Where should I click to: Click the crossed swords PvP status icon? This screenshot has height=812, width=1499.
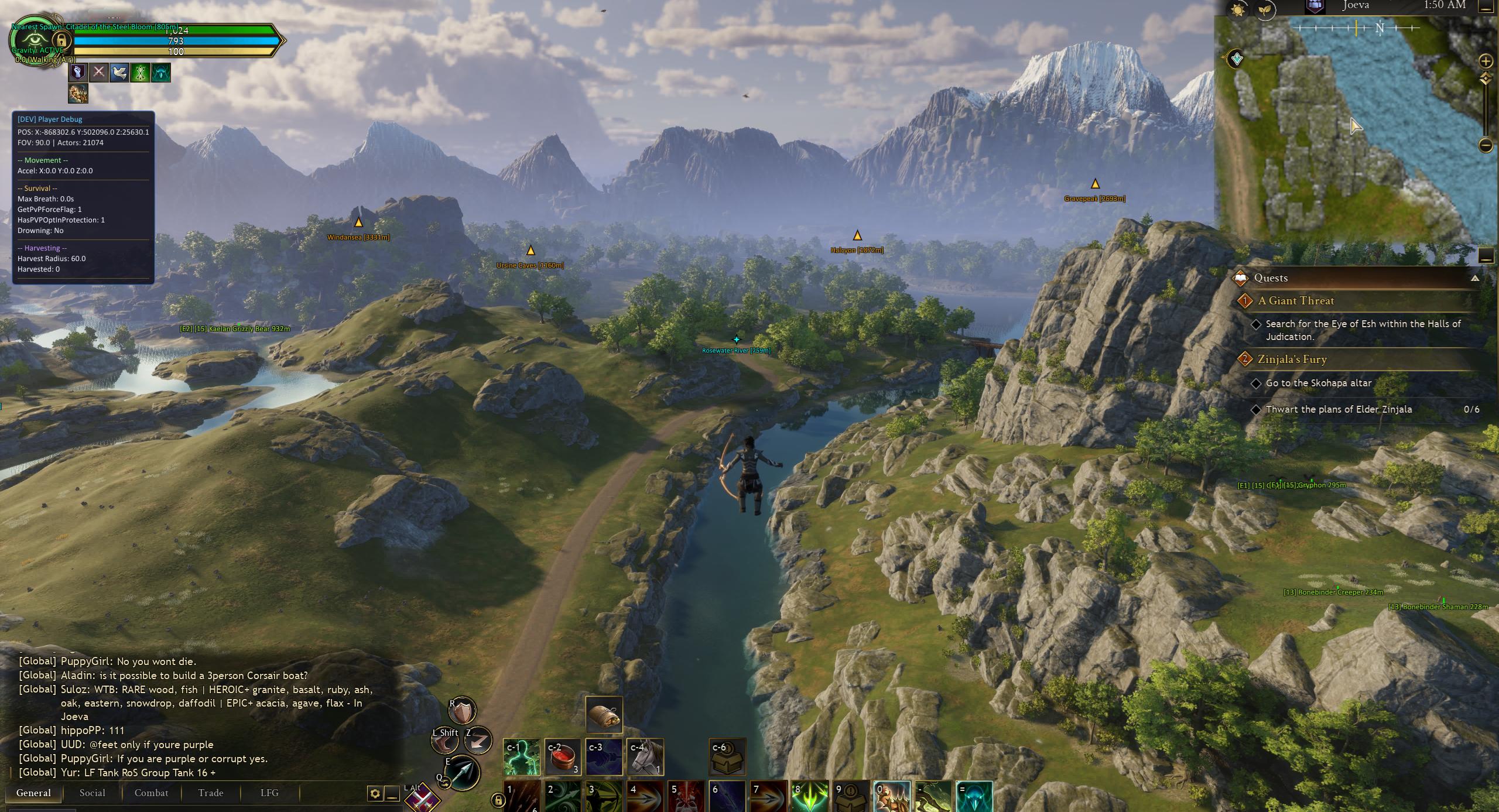[99, 73]
